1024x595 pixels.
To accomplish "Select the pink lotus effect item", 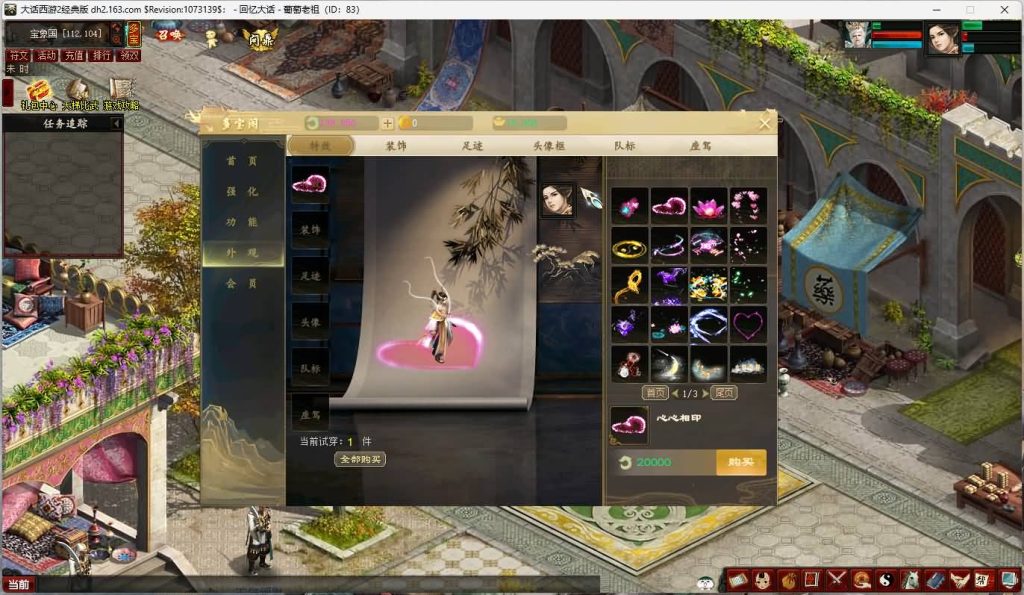I will [708, 206].
